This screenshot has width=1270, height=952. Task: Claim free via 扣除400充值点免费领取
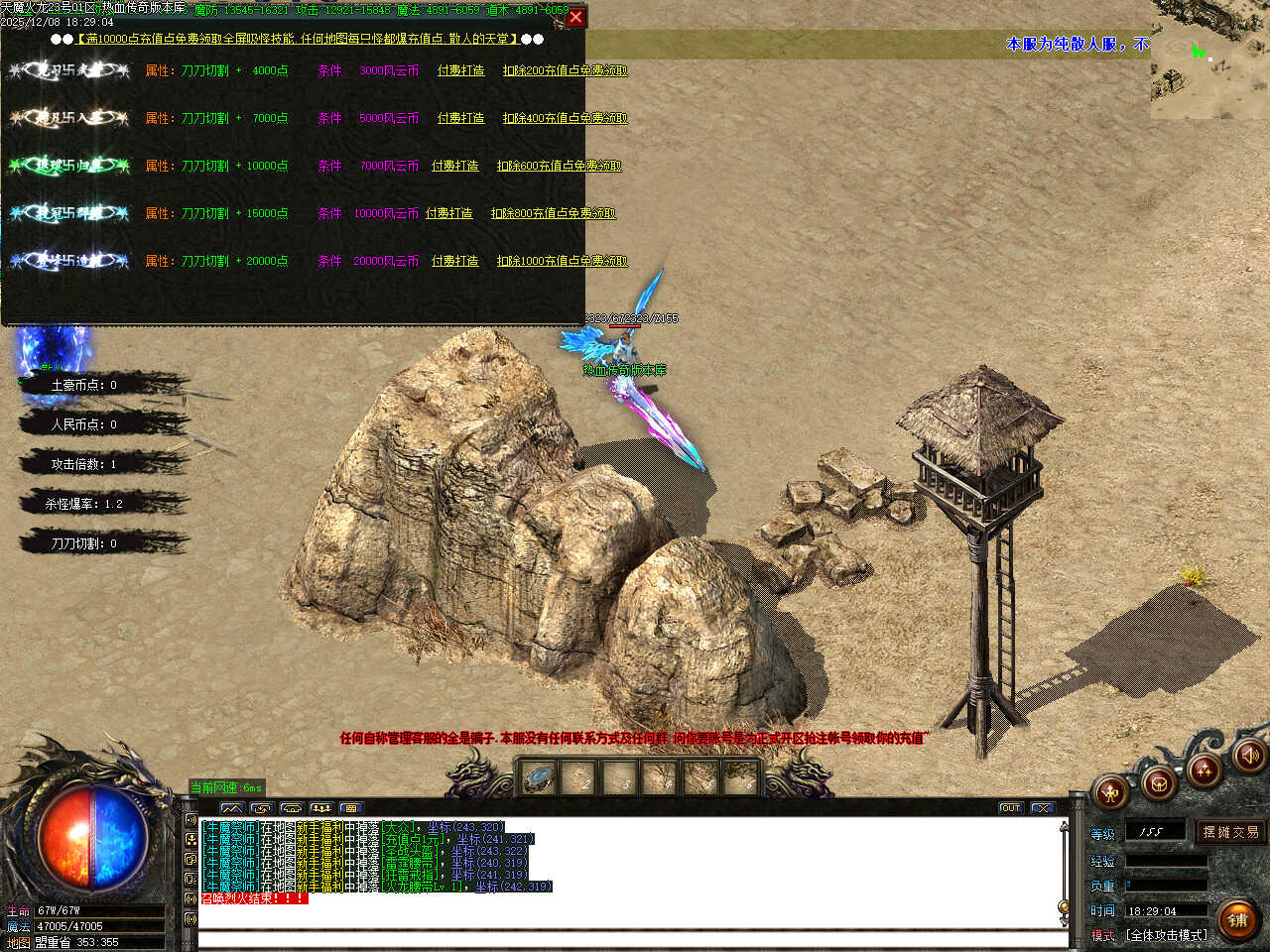(x=565, y=118)
